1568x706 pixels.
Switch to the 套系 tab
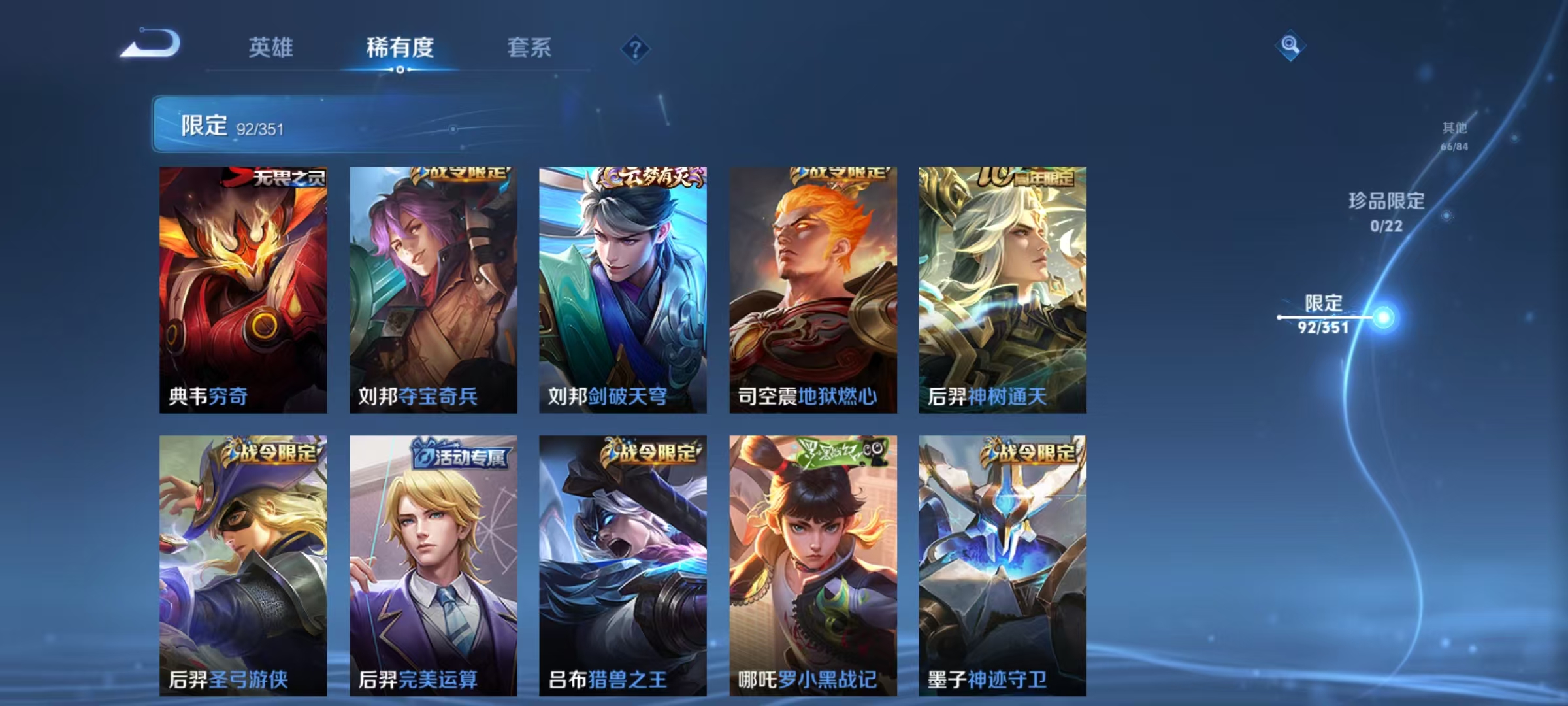[x=529, y=47]
